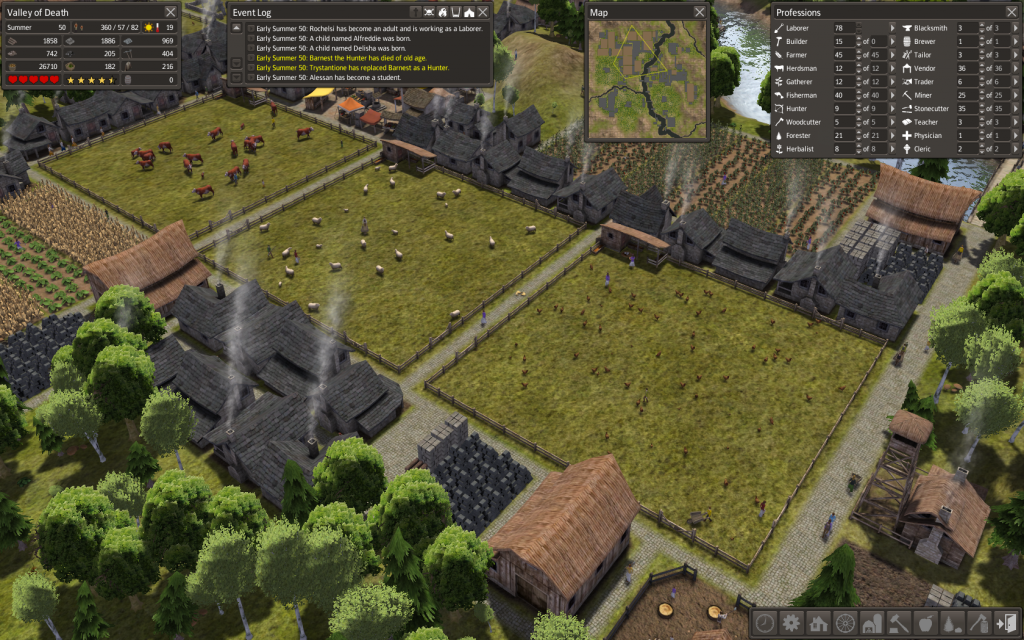The image size is (1024, 640).
Task: Open the hammer and anvil resource production menu
Action: (898, 622)
